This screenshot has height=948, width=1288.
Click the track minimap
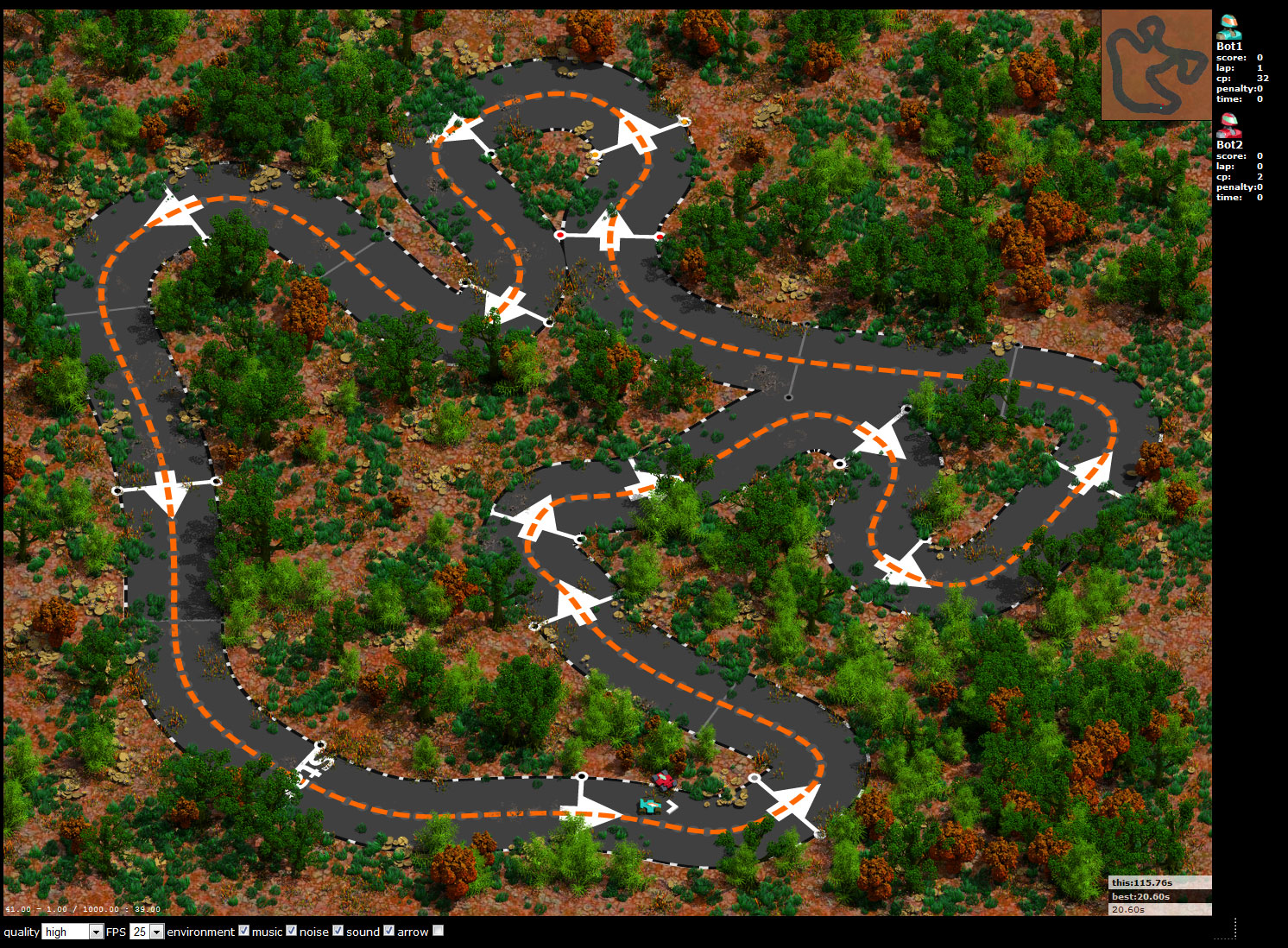pos(1156,65)
